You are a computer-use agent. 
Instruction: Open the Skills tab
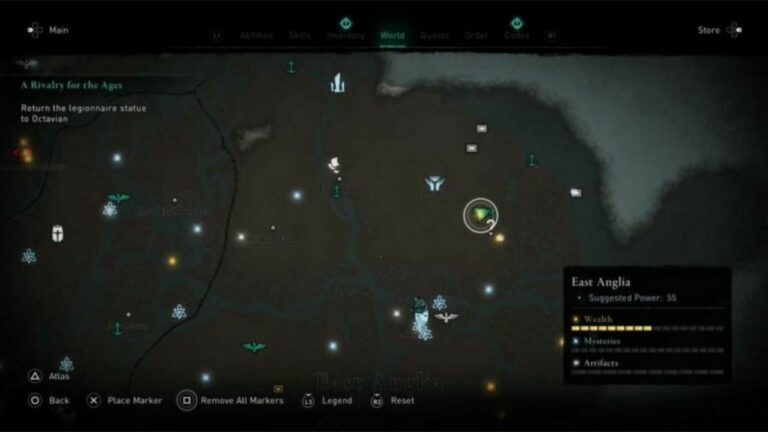(x=300, y=36)
